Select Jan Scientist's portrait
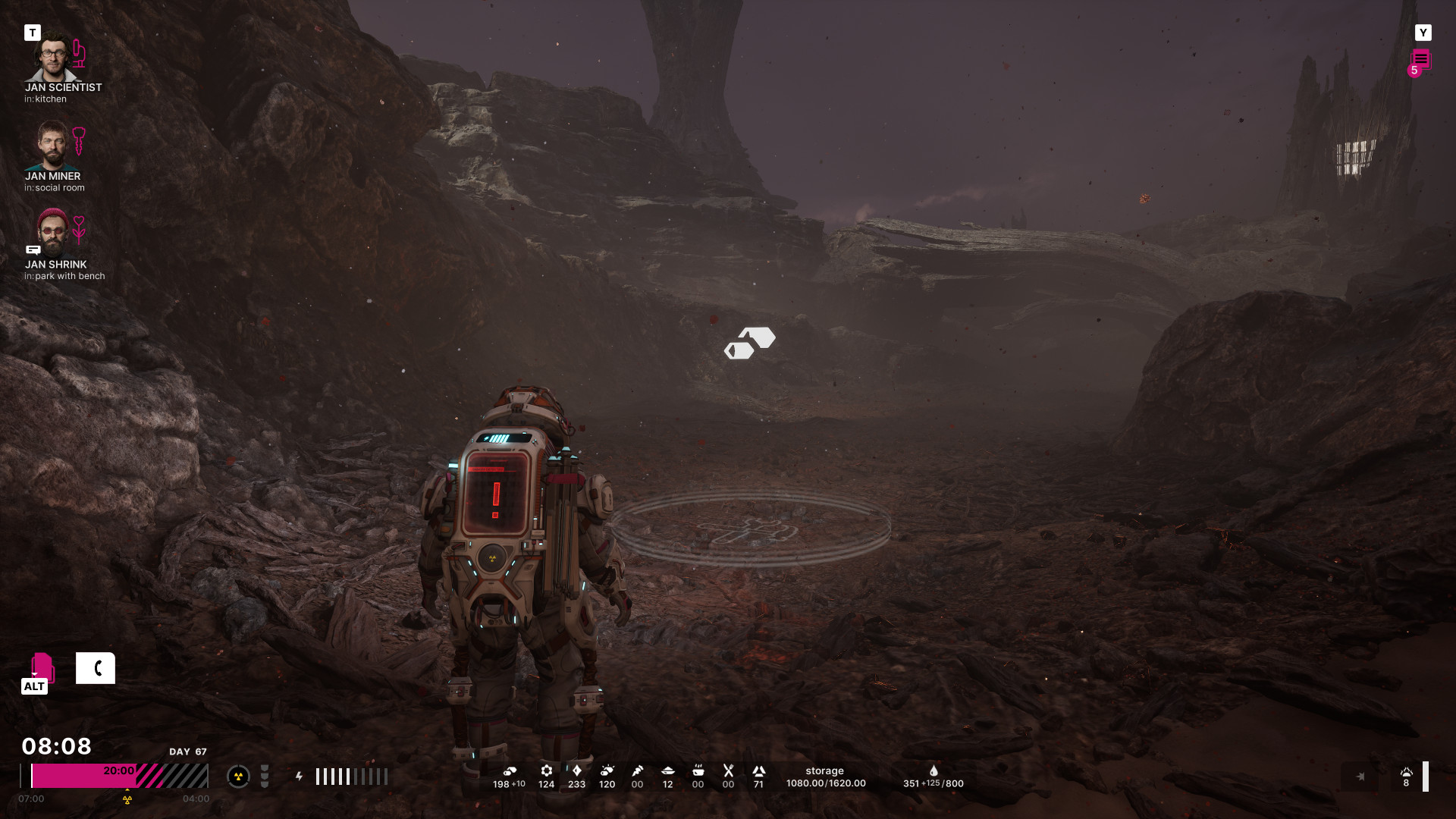The image size is (1456, 819). (52, 58)
